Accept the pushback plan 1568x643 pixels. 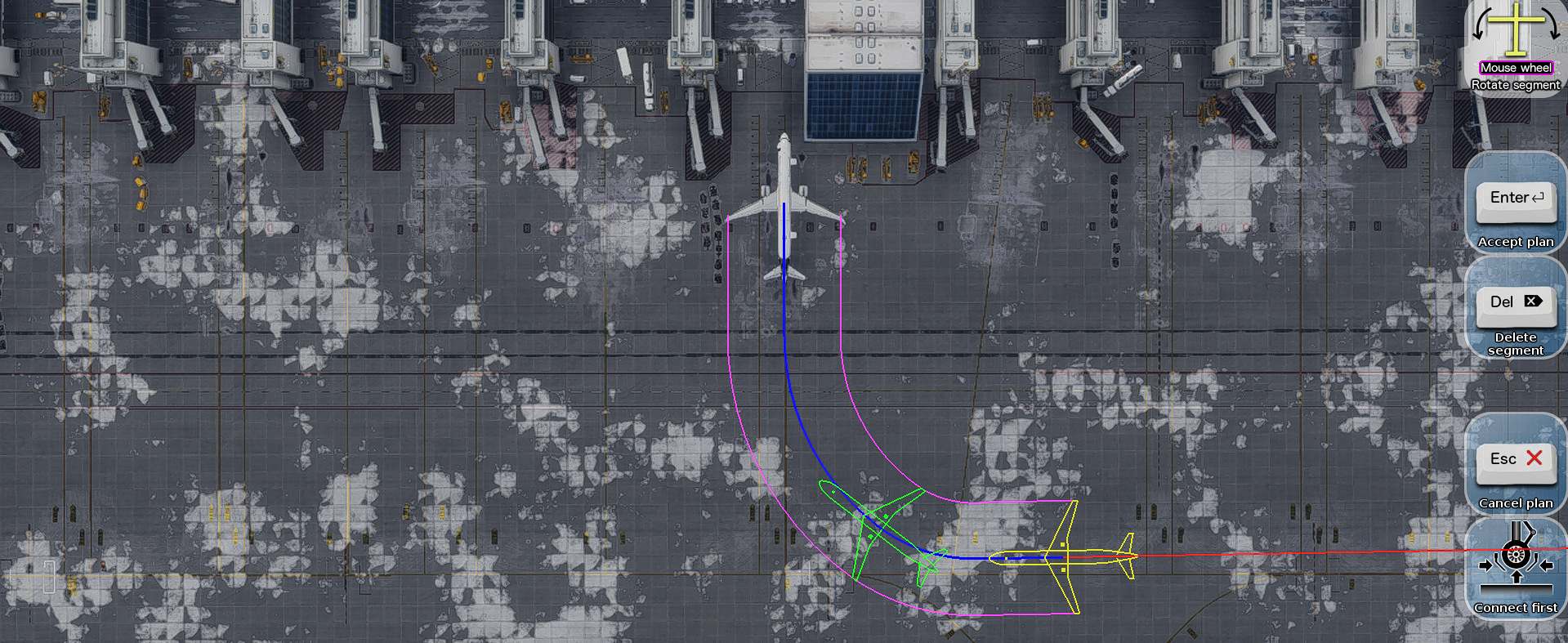[x=1516, y=201]
